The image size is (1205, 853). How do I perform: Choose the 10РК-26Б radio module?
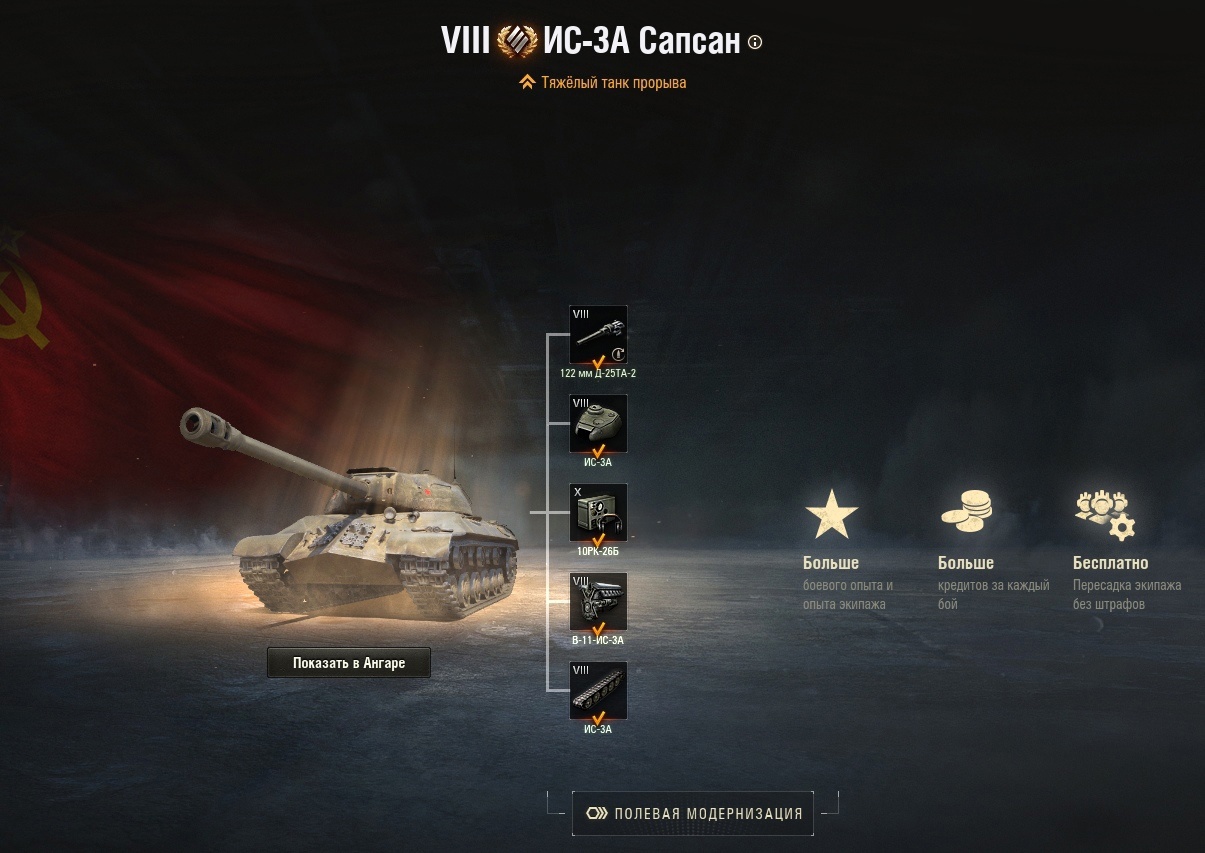598,513
